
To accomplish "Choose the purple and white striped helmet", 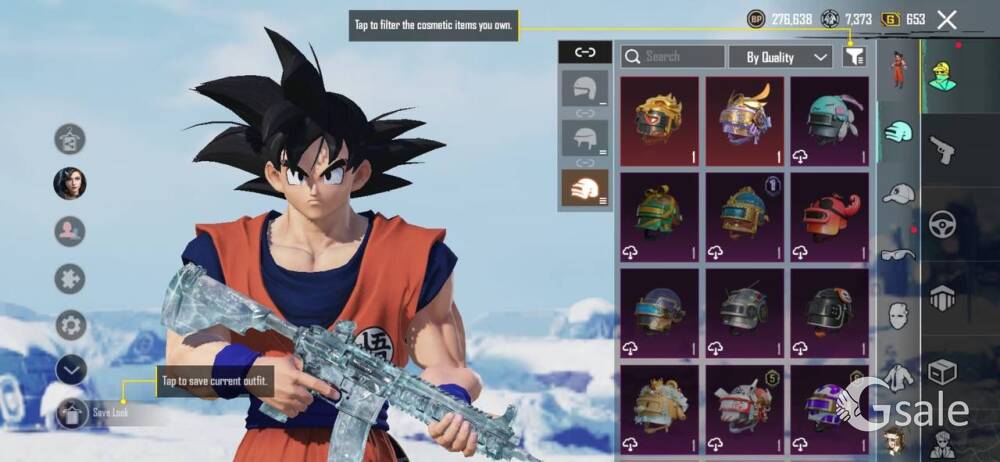I will 829,406.
